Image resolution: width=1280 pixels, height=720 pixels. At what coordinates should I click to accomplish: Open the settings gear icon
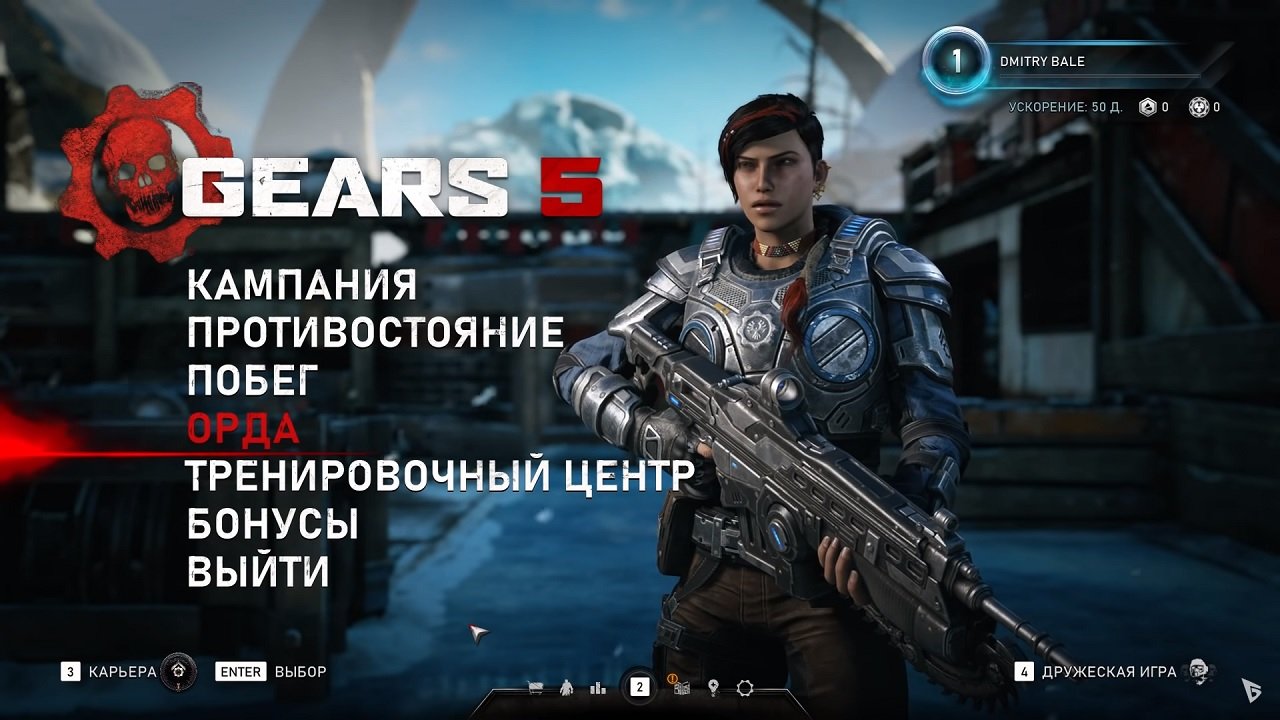(745, 688)
